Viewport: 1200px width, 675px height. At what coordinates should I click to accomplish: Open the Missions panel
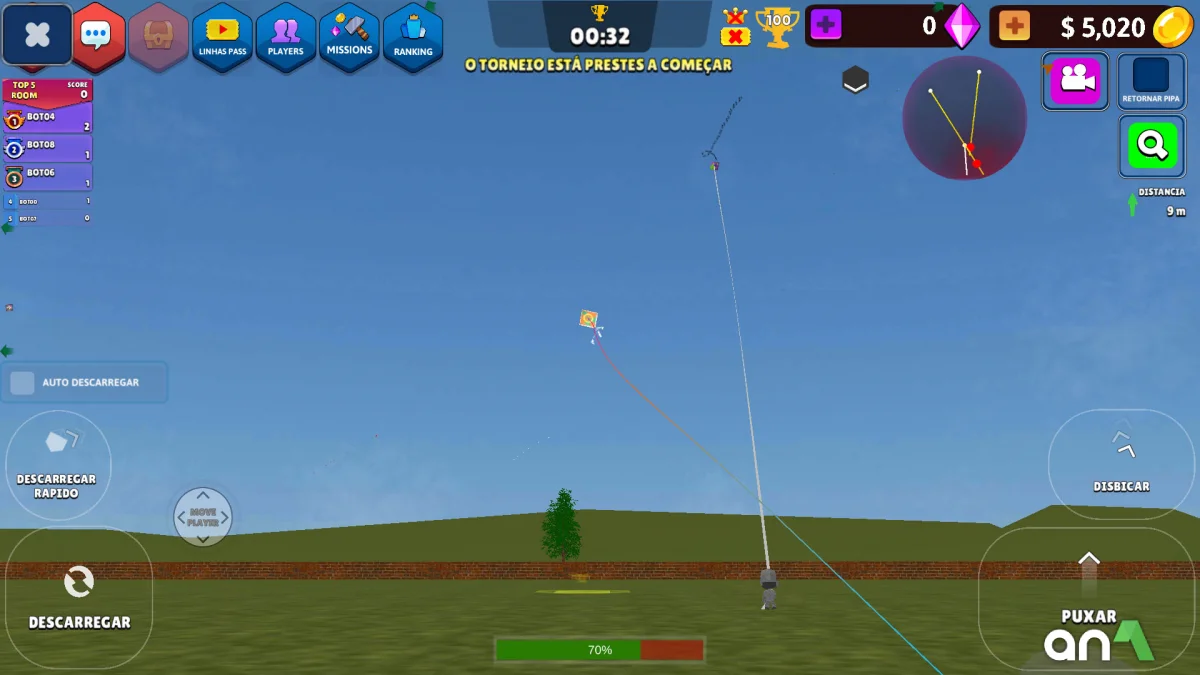349,37
